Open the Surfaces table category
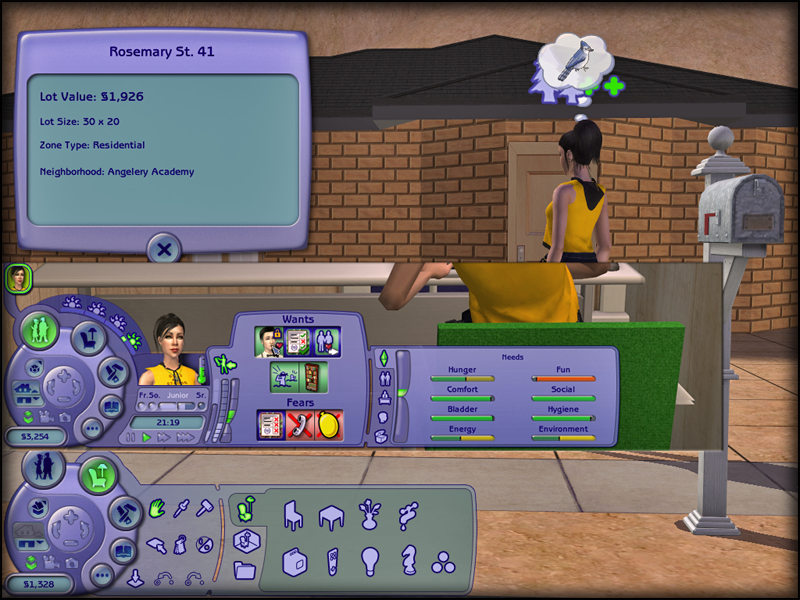 [x=332, y=516]
